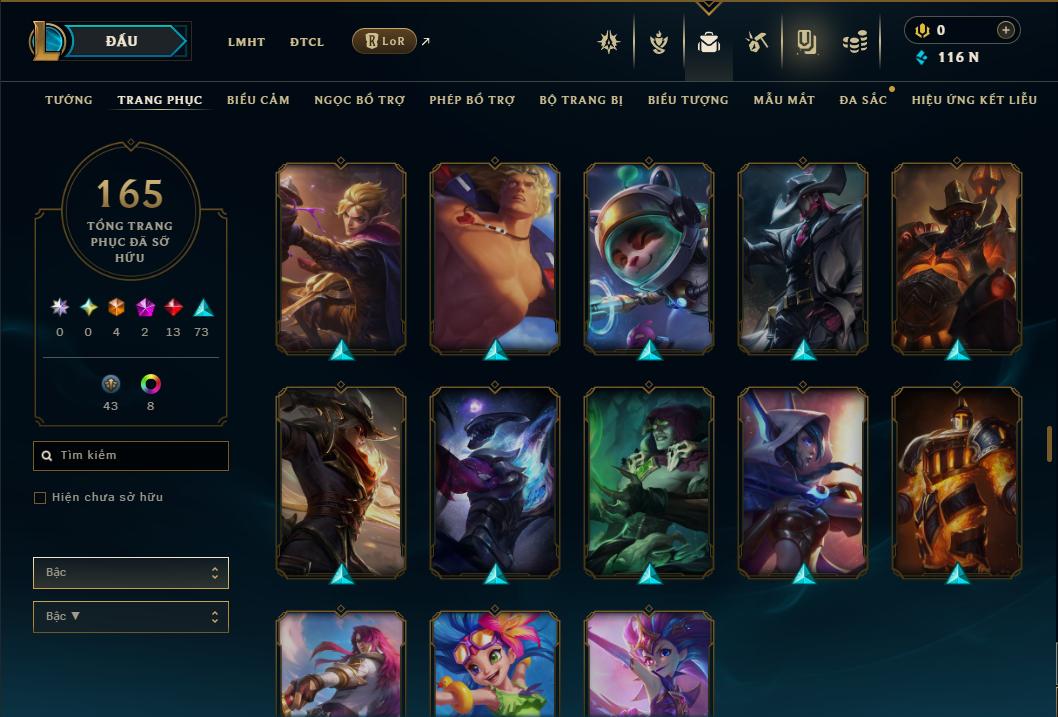Open the LMHT home tab

point(246,42)
